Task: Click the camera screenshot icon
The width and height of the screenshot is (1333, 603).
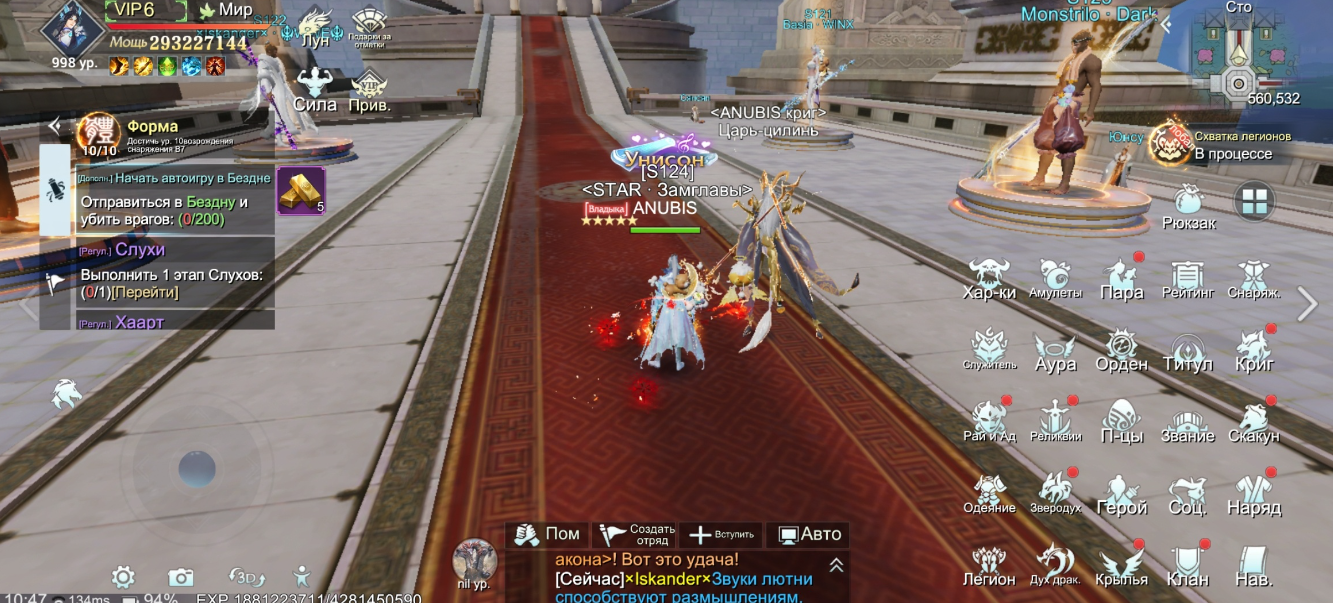Action: pos(181,577)
